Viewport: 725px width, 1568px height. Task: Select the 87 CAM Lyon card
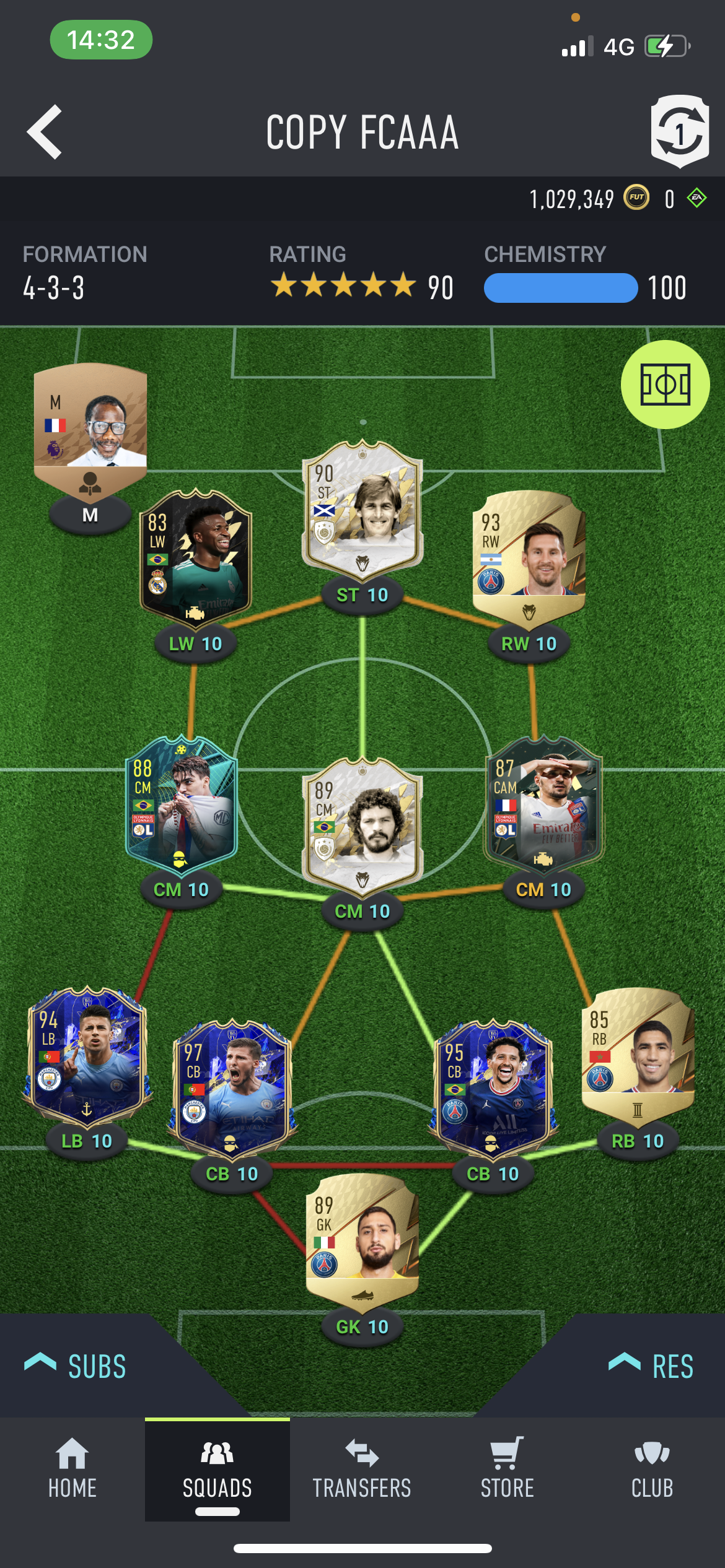(543, 805)
